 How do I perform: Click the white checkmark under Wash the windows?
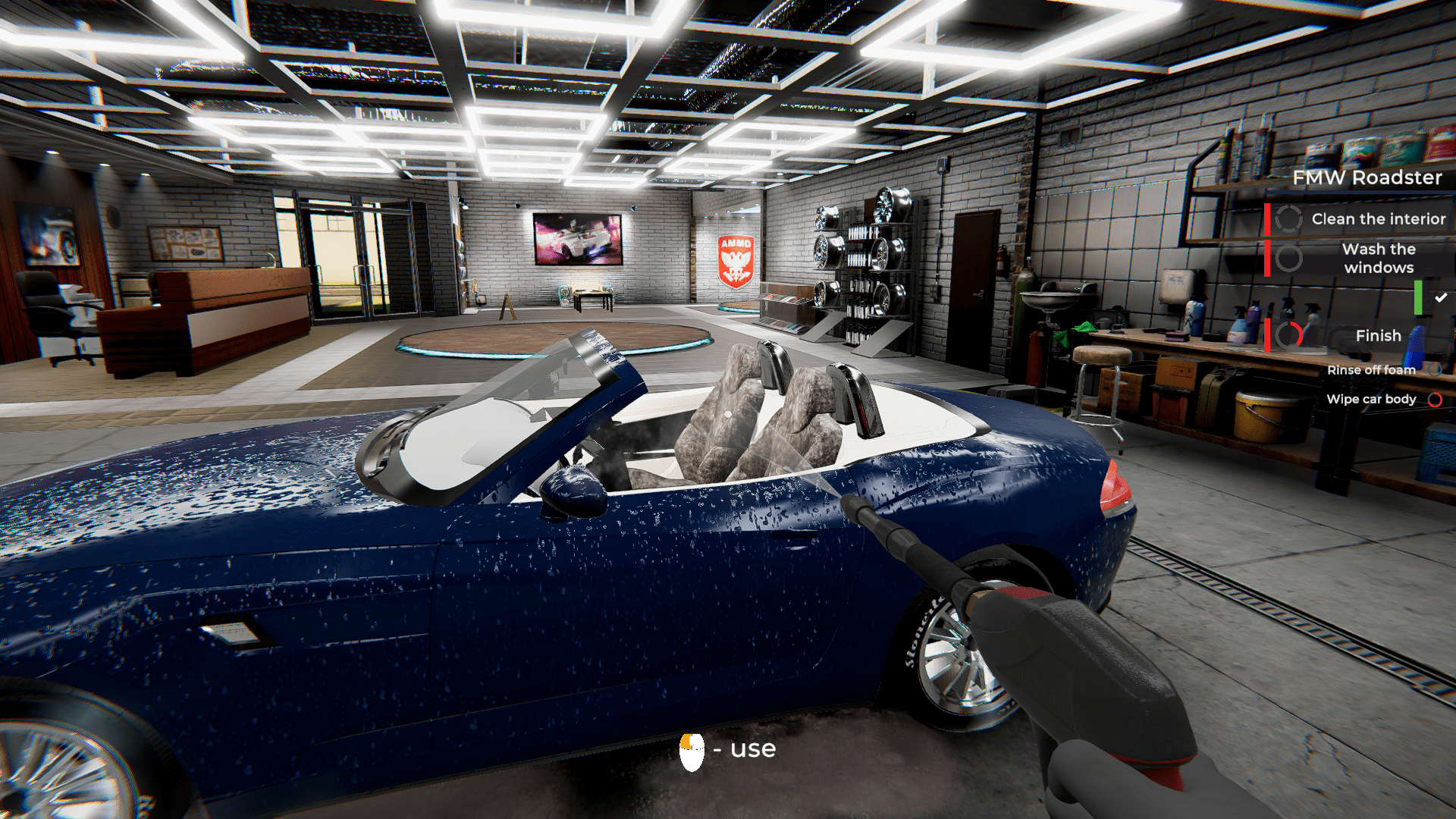click(x=1439, y=297)
